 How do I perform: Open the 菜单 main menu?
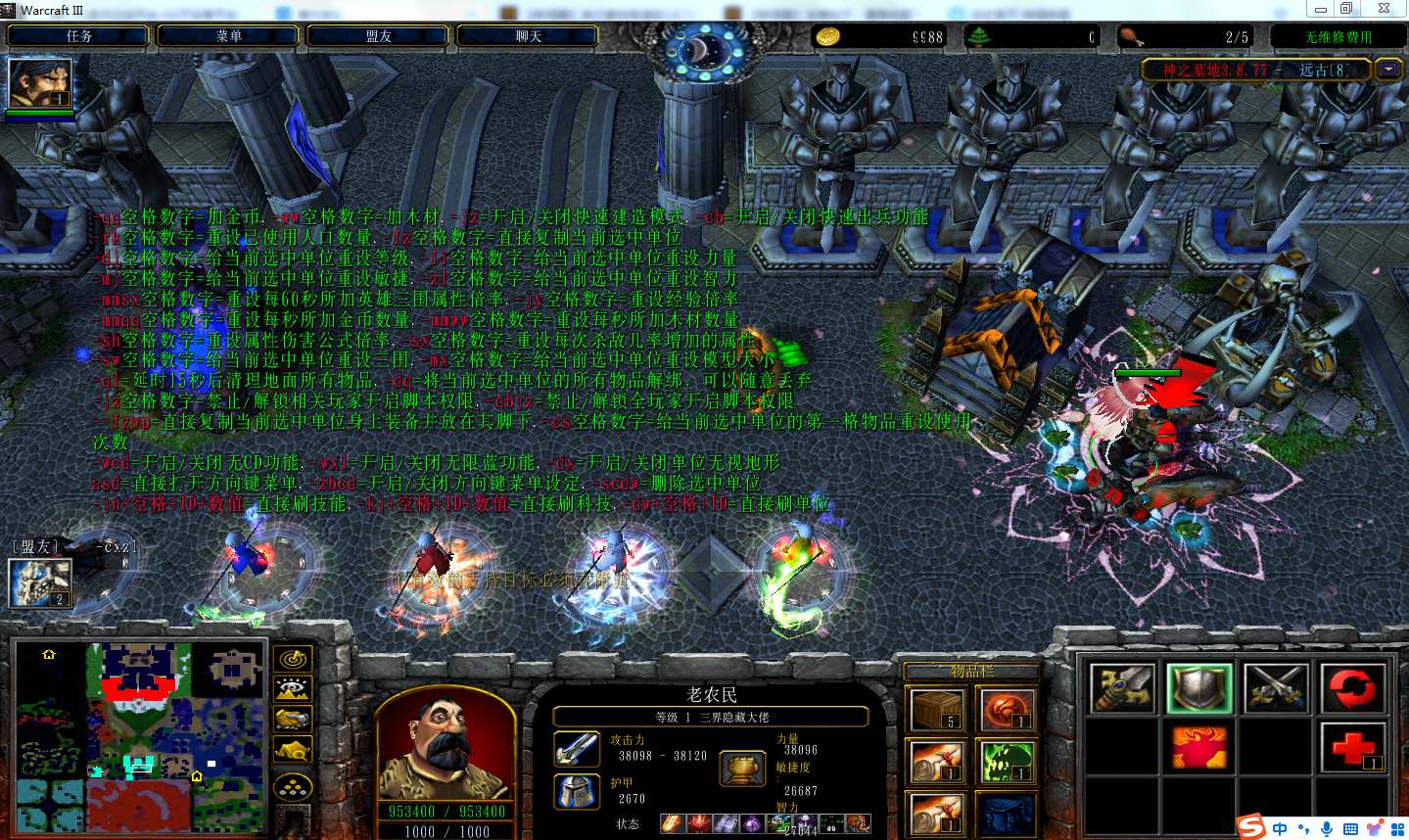228,36
